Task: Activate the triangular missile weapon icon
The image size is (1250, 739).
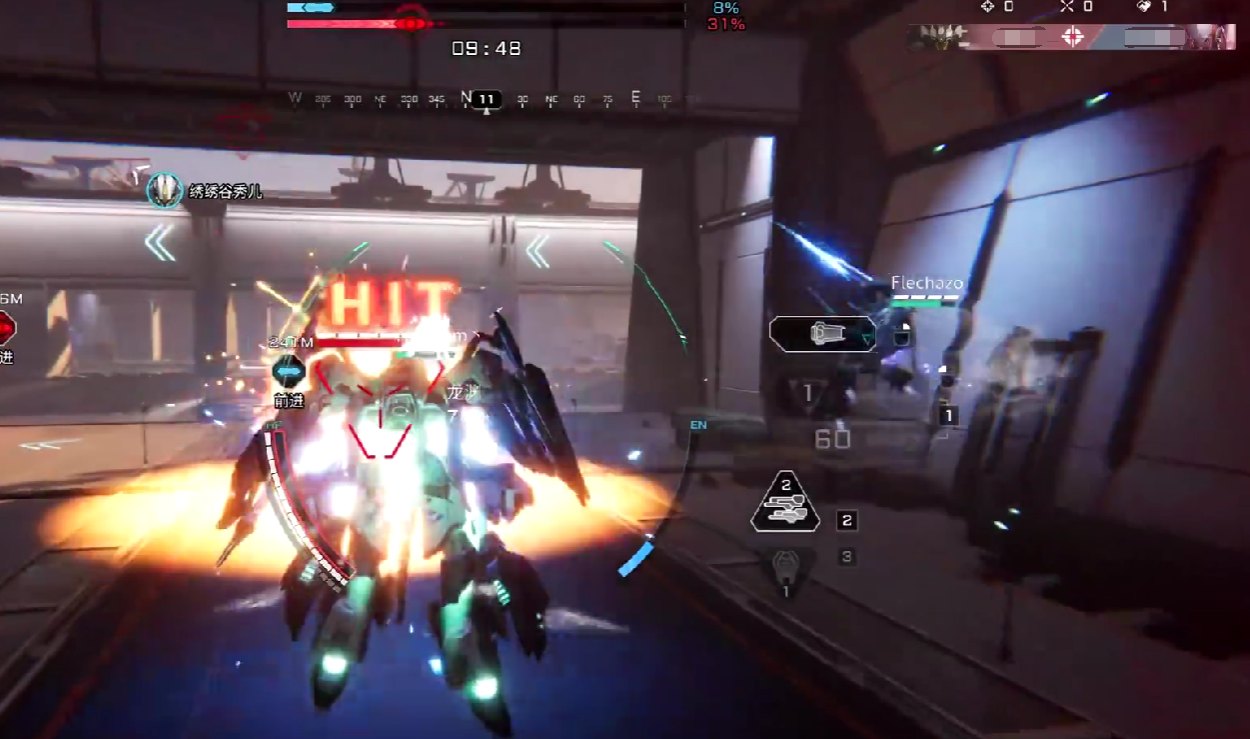Action: pyautogui.click(x=786, y=503)
